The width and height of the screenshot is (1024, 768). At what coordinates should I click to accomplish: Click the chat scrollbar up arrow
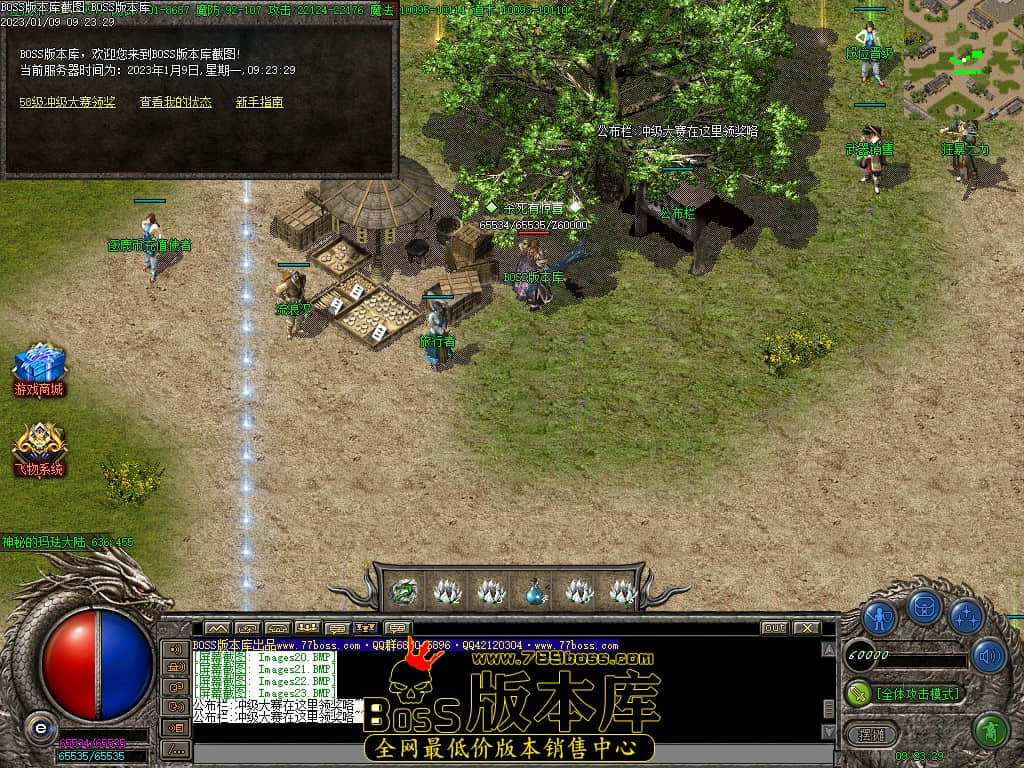coord(828,650)
